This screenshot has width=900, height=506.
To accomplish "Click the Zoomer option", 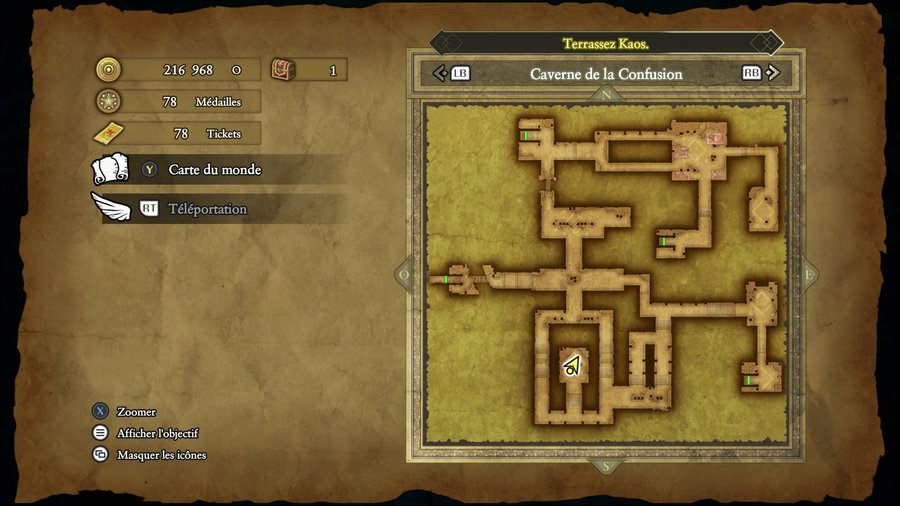I will (135, 411).
